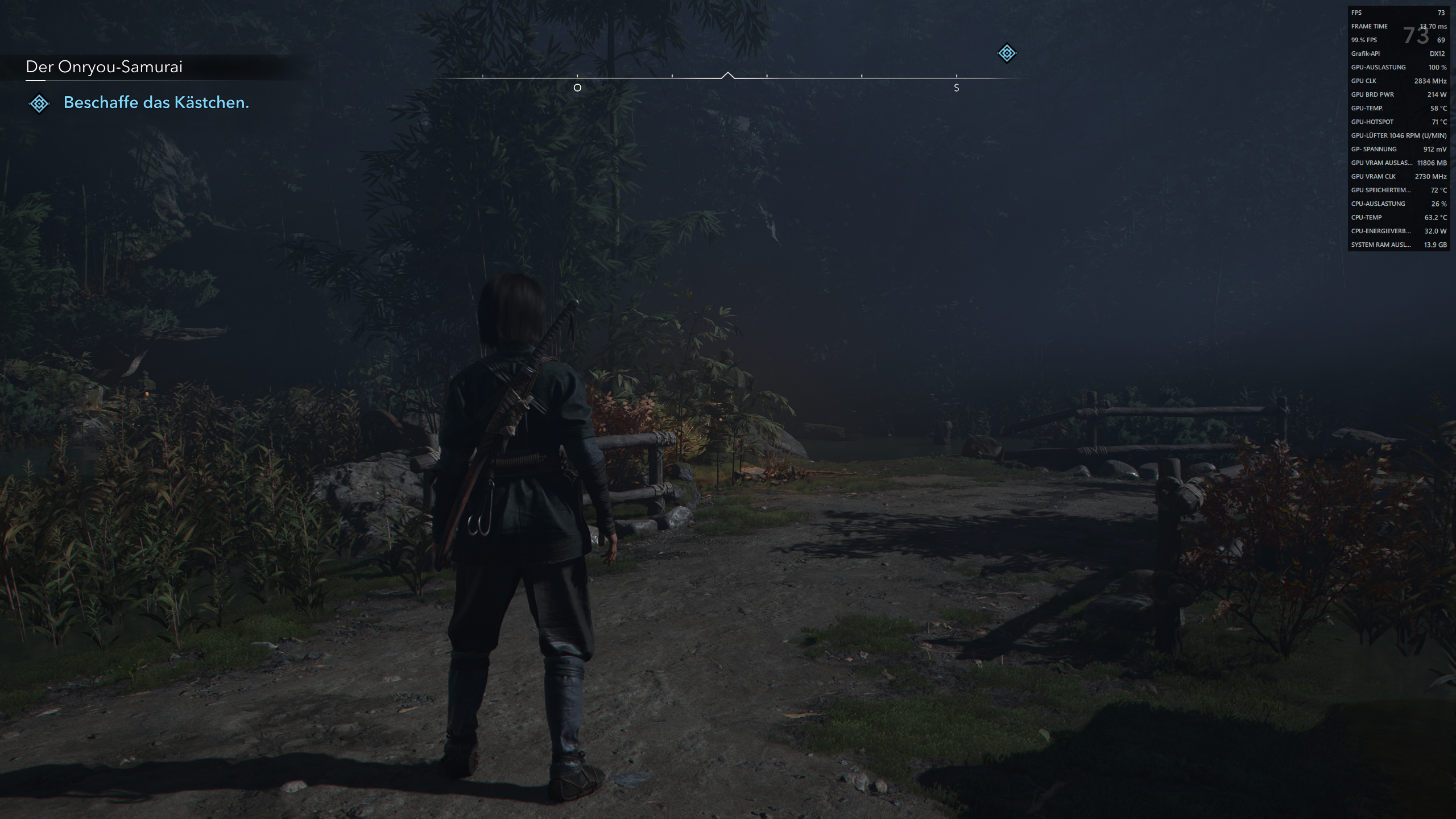Select the O direction marker on the compass
This screenshot has height=819, width=1456.
point(577,88)
